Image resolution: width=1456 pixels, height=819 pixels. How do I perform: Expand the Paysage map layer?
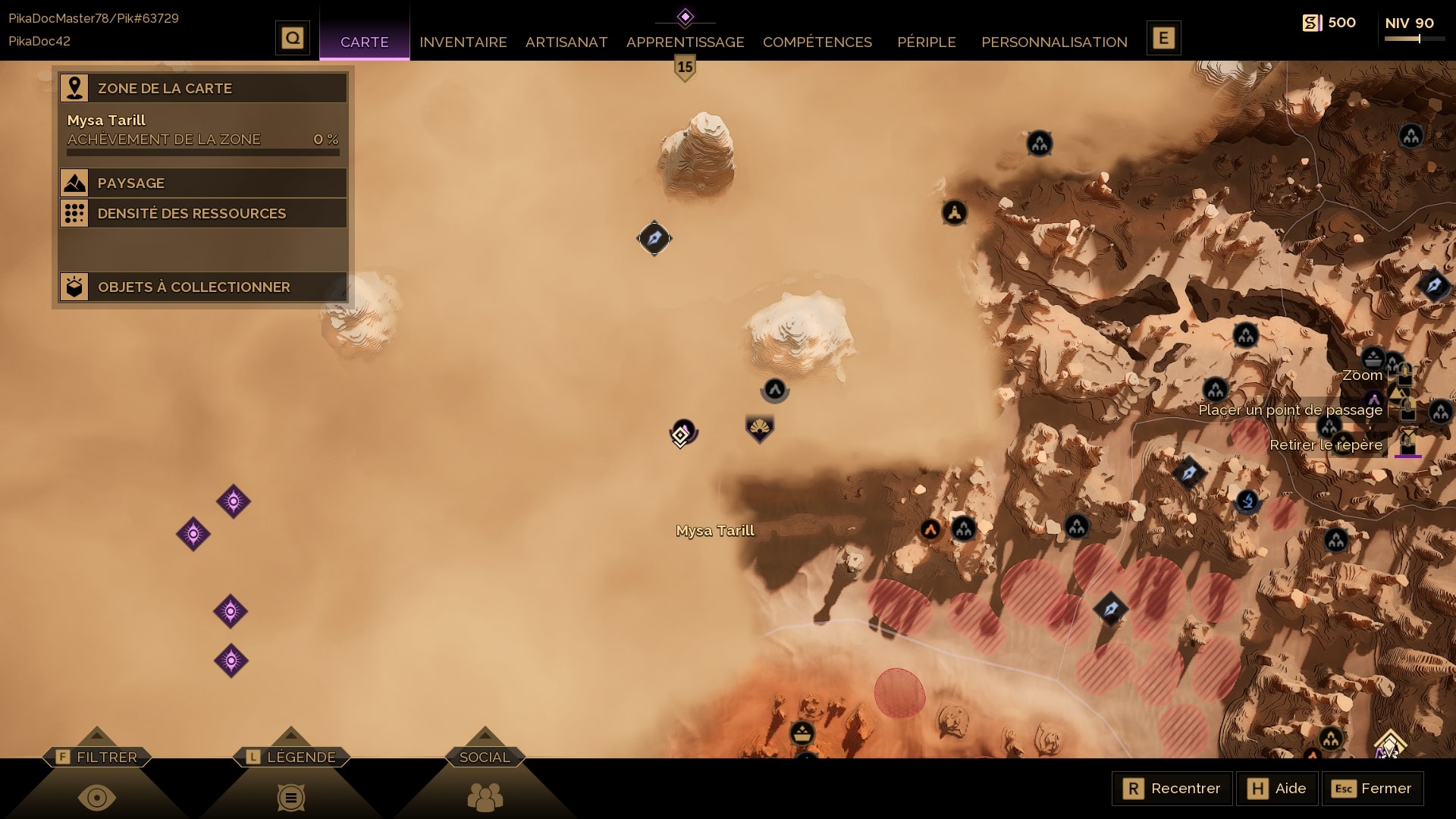[x=203, y=183]
